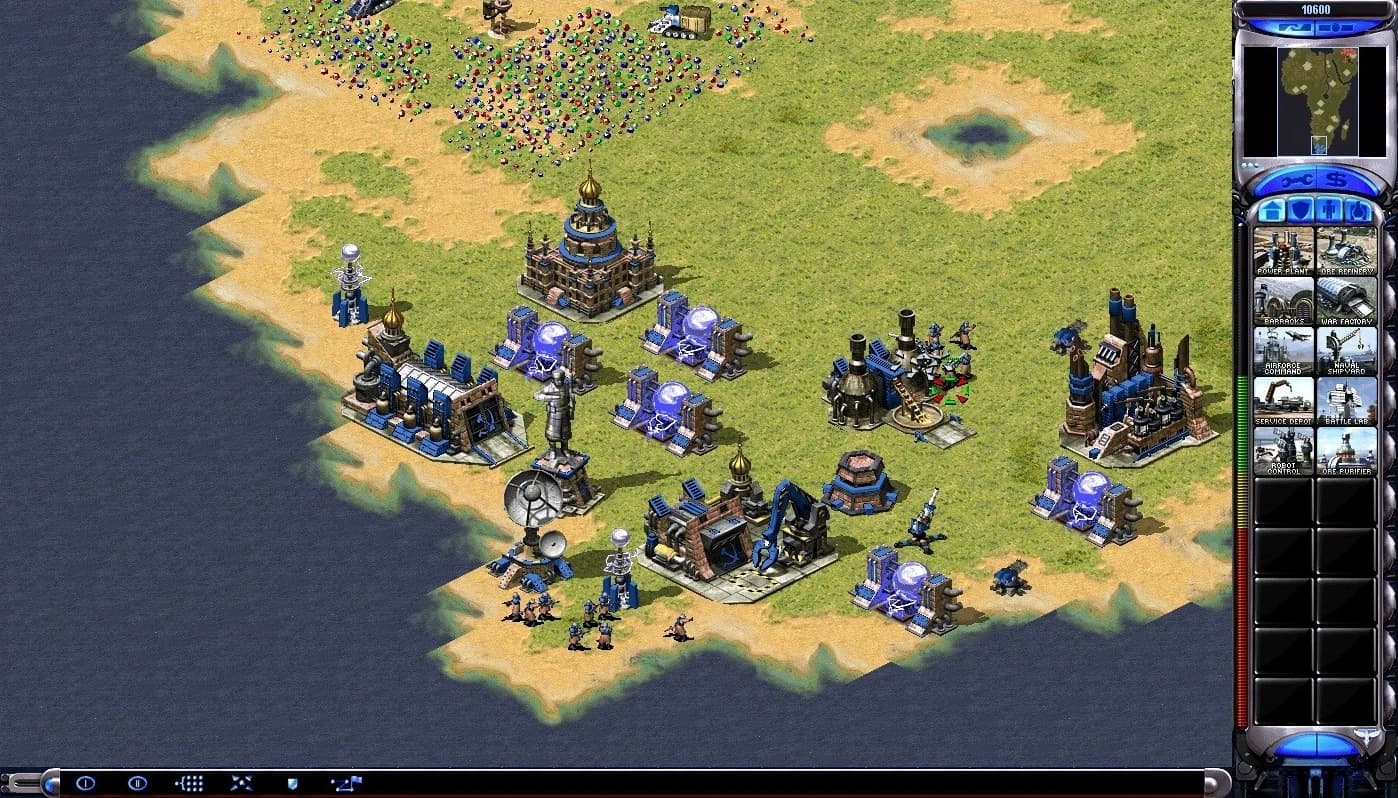1398x798 pixels.
Task: Toggle Sell mode with the dollar icon
Action: [1335, 178]
